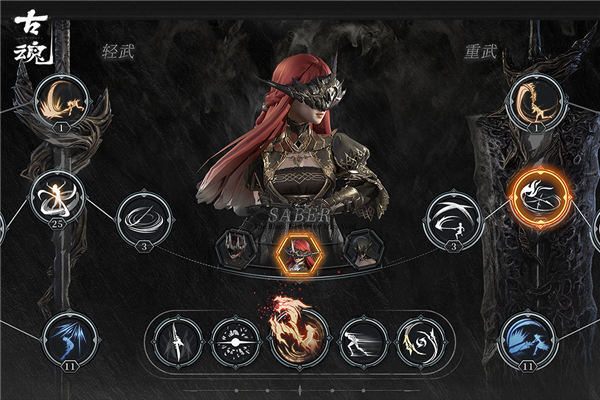
Task: Activate the radial burst skill icon
Action: [236, 340]
